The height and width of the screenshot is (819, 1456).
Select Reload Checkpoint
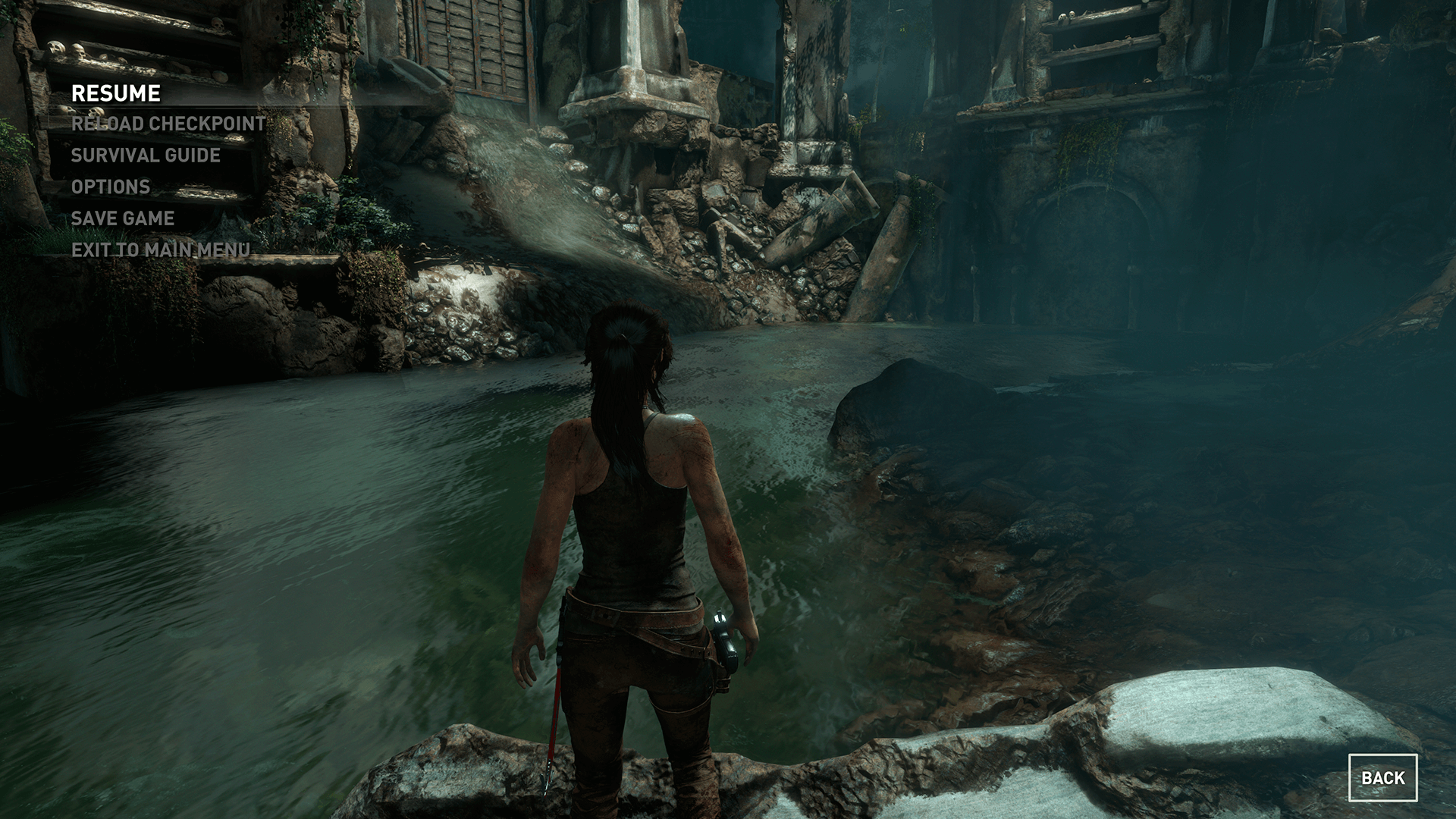[x=168, y=124]
